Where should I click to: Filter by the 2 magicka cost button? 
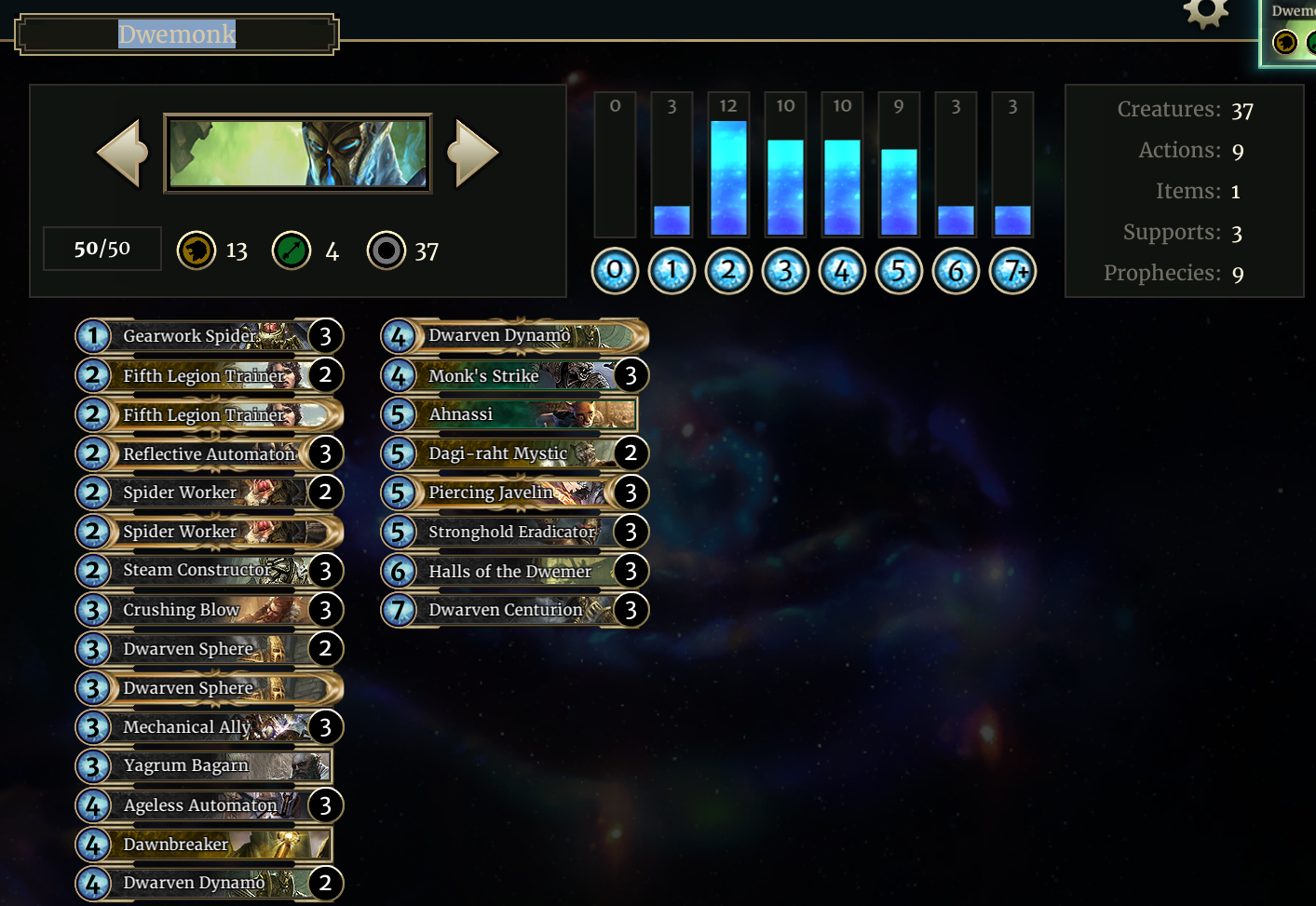click(728, 271)
